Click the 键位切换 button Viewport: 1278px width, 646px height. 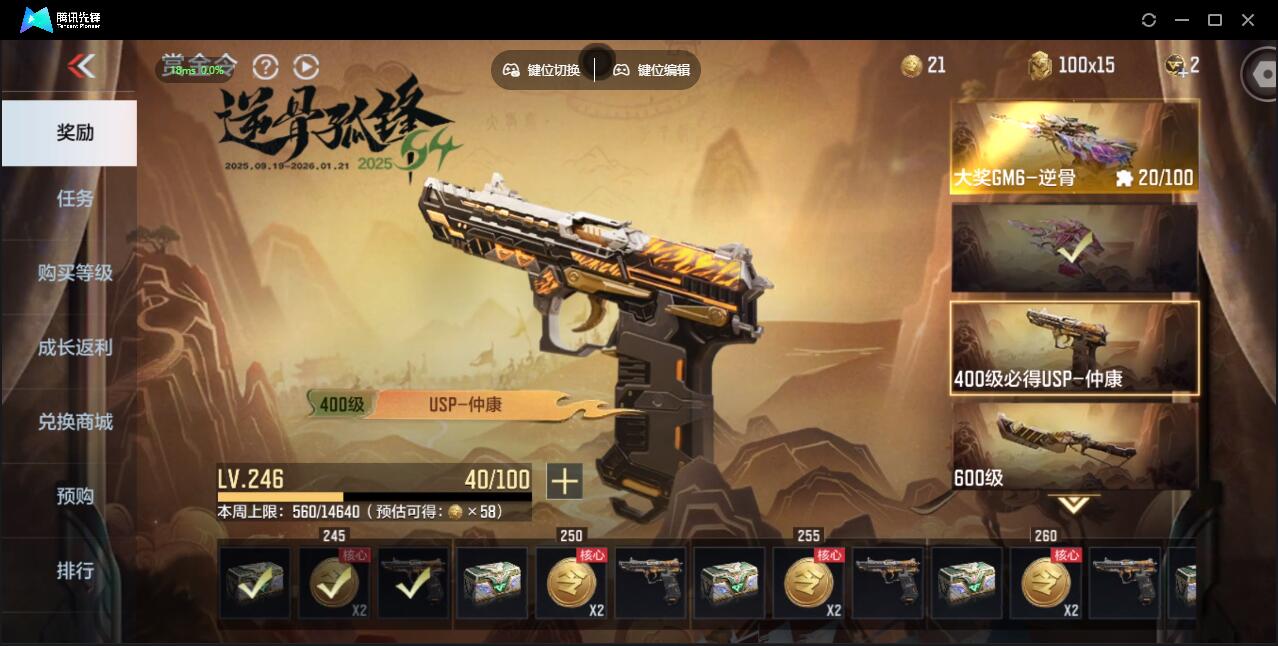coord(542,70)
